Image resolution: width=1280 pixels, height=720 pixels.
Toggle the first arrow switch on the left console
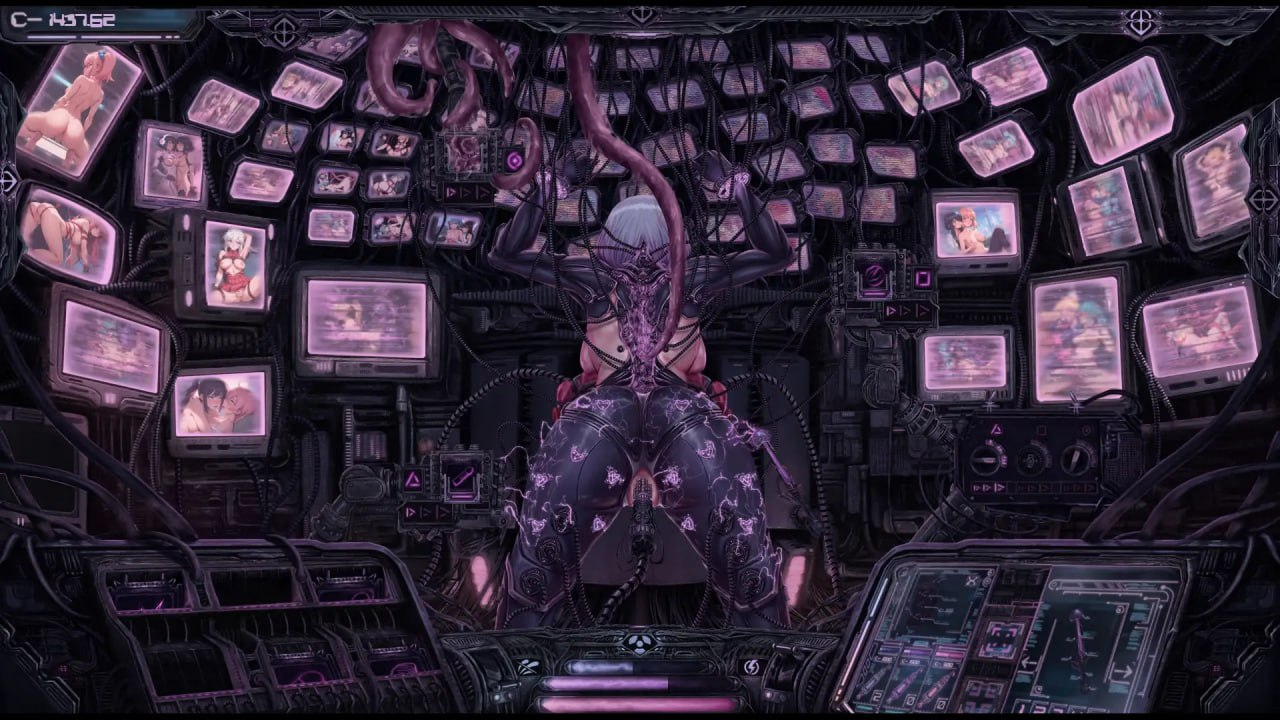(x=410, y=512)
